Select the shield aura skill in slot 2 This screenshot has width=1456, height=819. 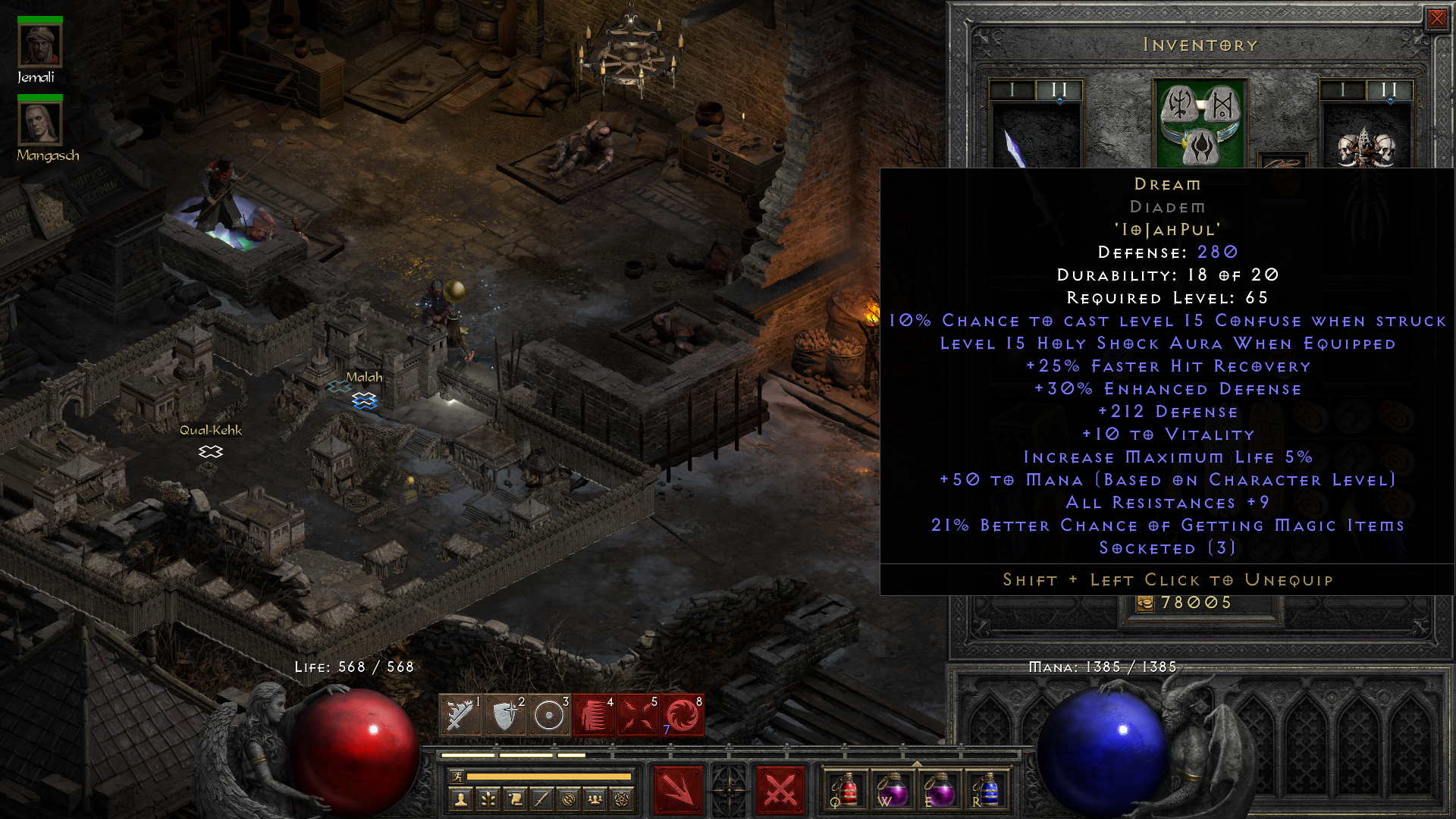tap(506, 714)
